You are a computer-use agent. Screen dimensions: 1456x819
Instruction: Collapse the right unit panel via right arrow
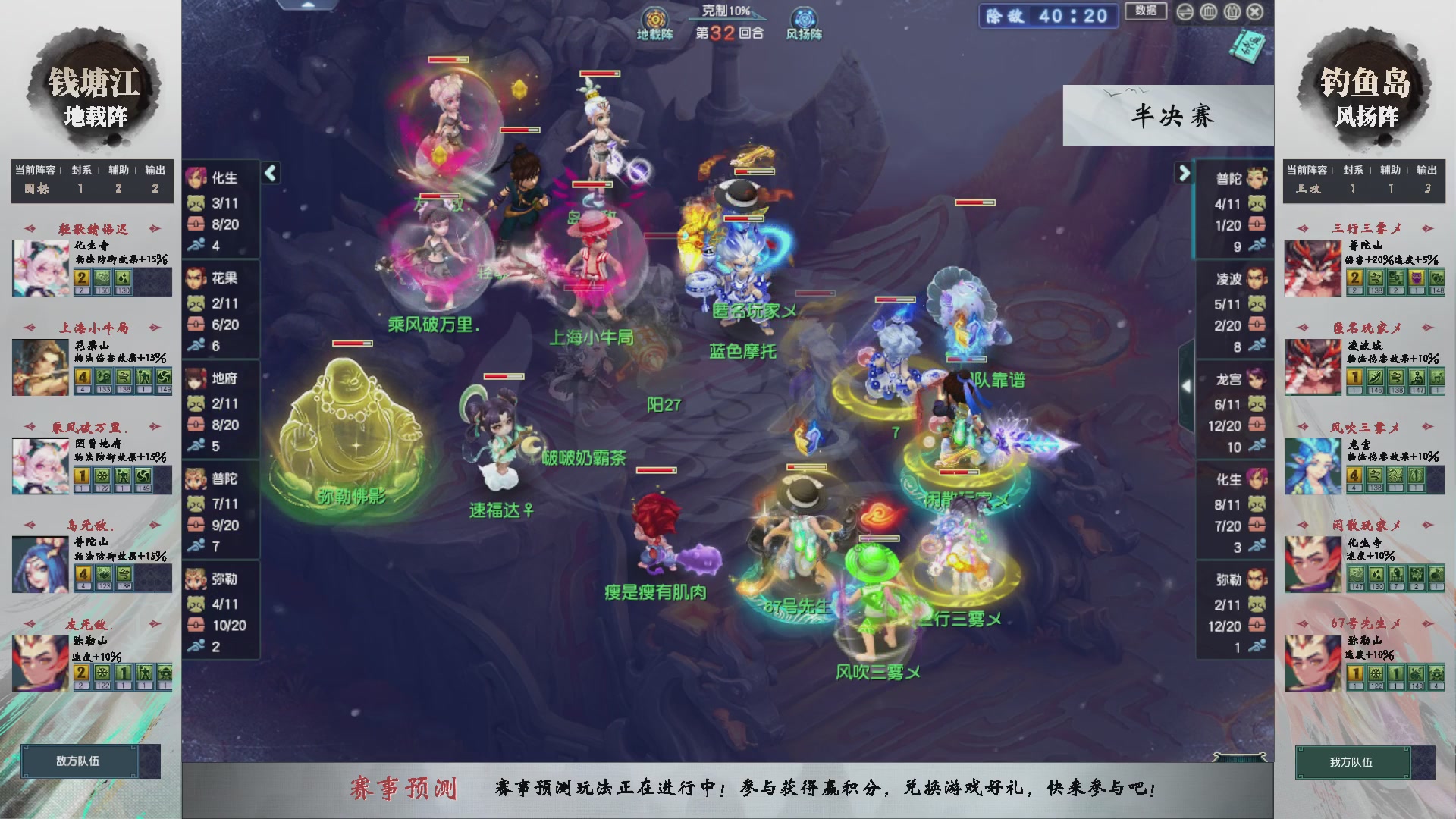pyautogui.click(x=1185, y=173)
